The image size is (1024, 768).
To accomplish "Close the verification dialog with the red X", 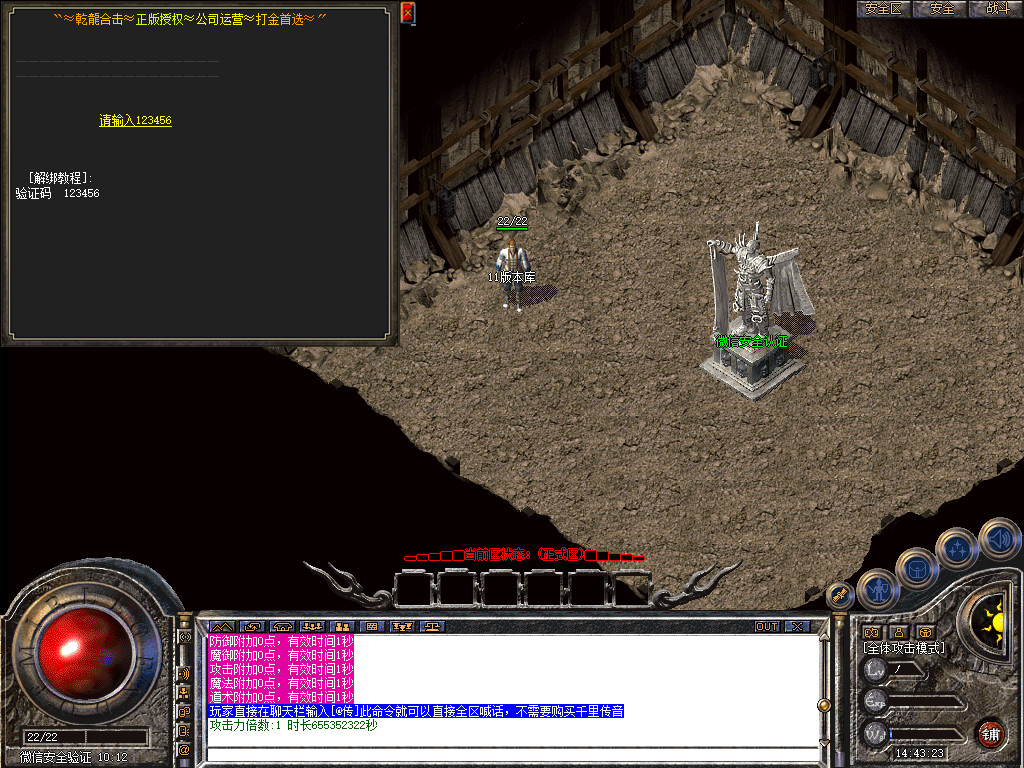I will [407, 12].
